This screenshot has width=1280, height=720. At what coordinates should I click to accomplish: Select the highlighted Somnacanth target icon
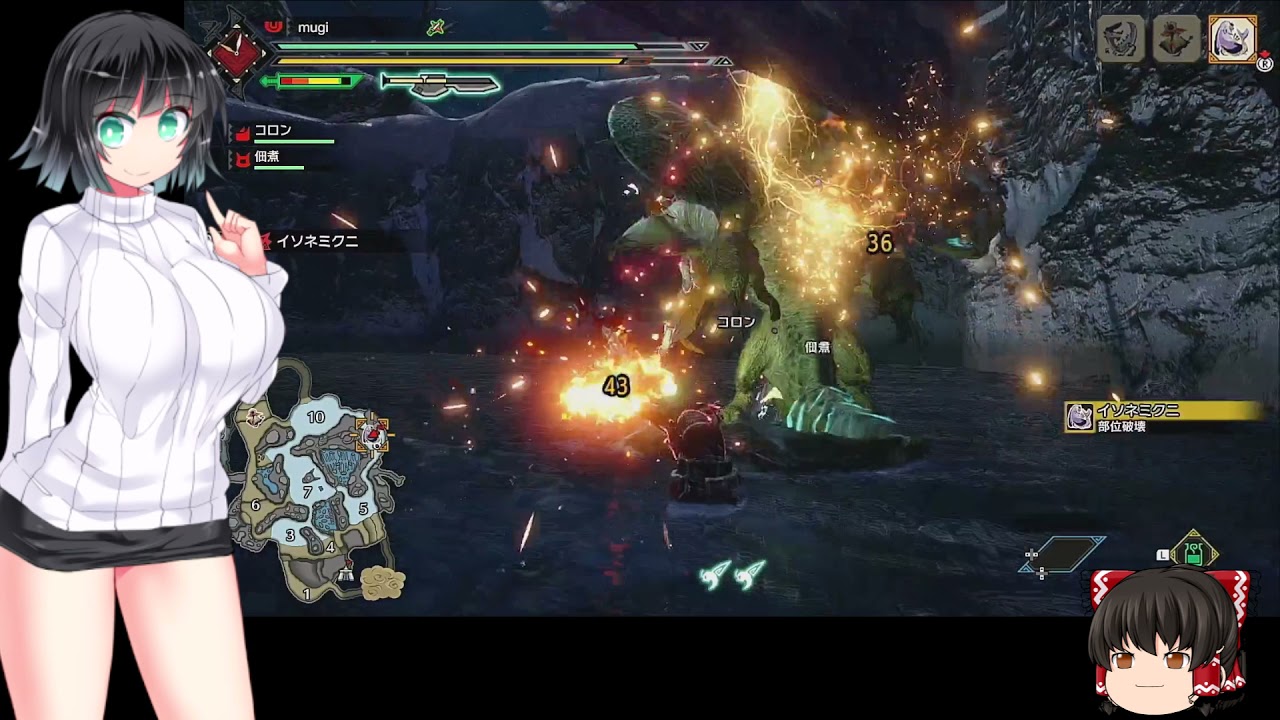tap(1232, 40)
